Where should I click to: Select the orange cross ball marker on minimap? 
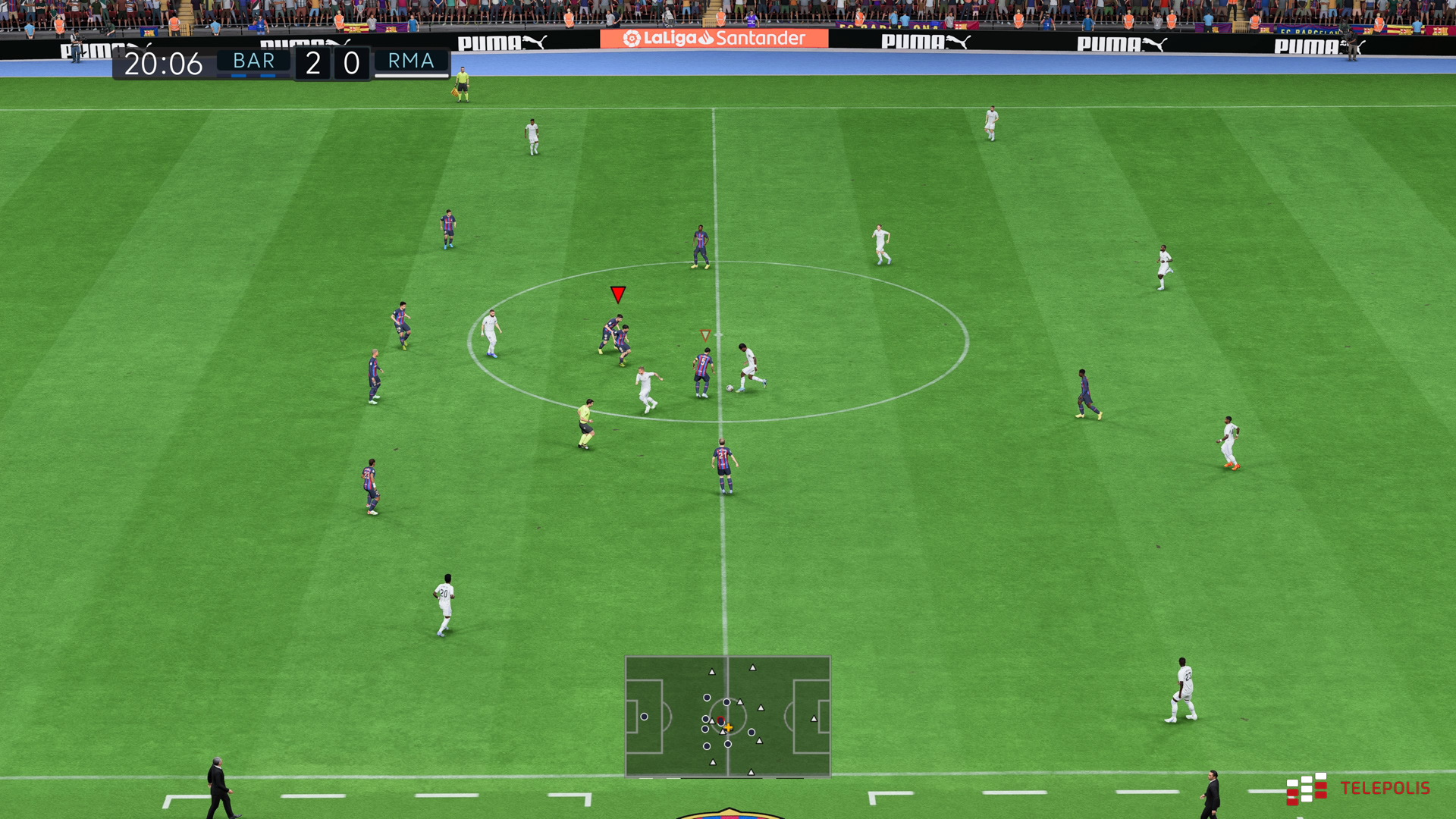(728, 728)
